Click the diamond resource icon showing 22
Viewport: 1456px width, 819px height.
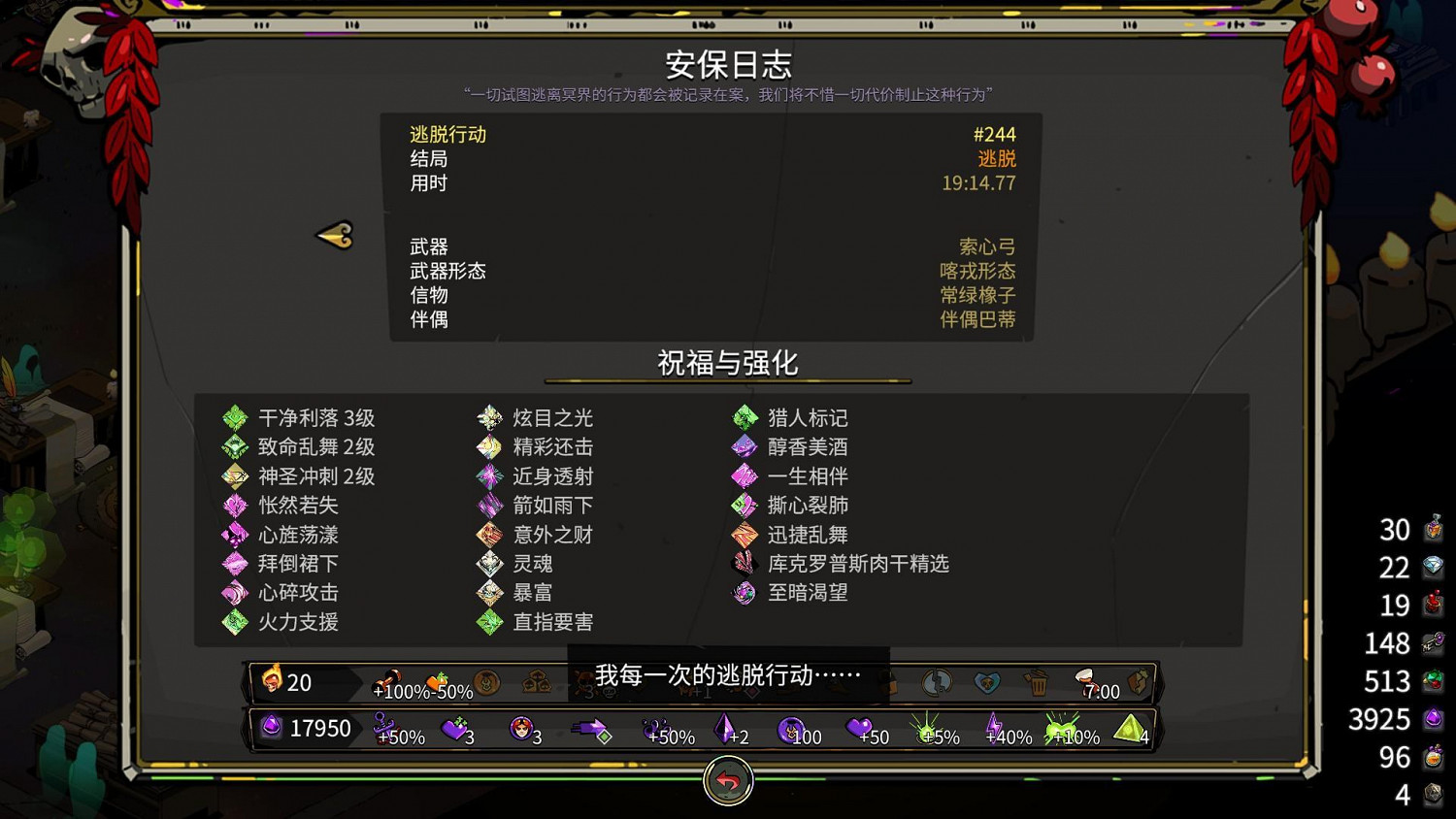(1434, 568)
